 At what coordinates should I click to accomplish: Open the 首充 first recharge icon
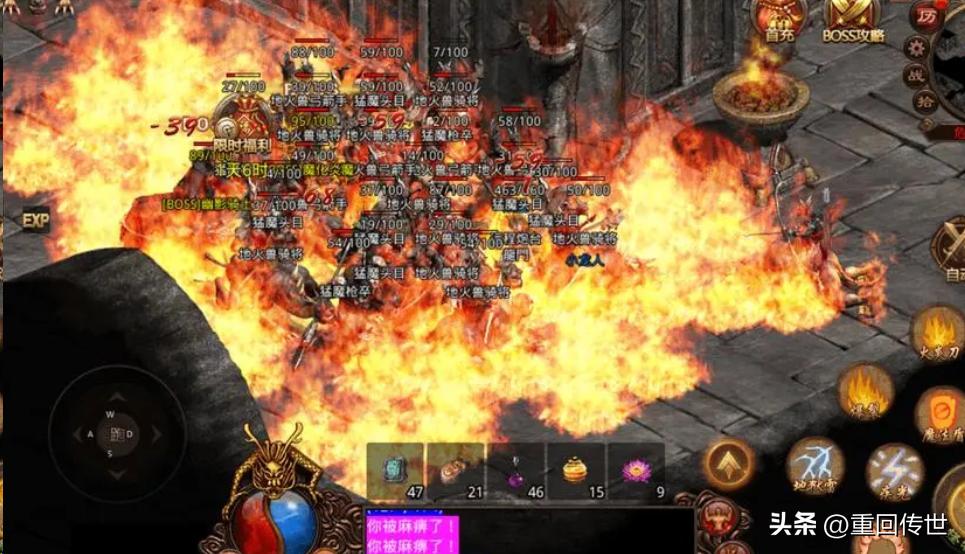click(x=780, y=18)
